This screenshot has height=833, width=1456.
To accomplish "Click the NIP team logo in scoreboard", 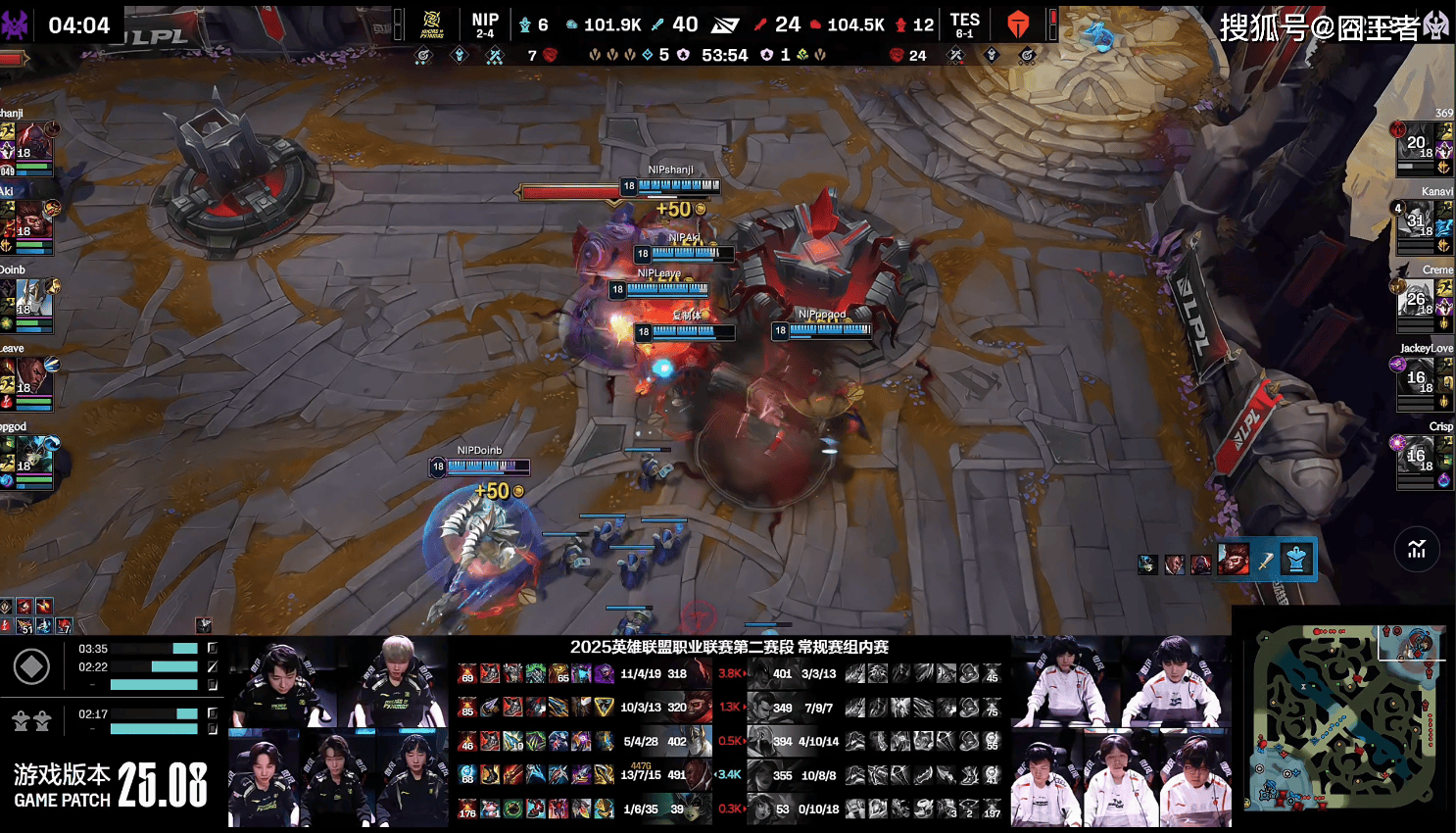I will pyautogui.click(x=431, y=24).
